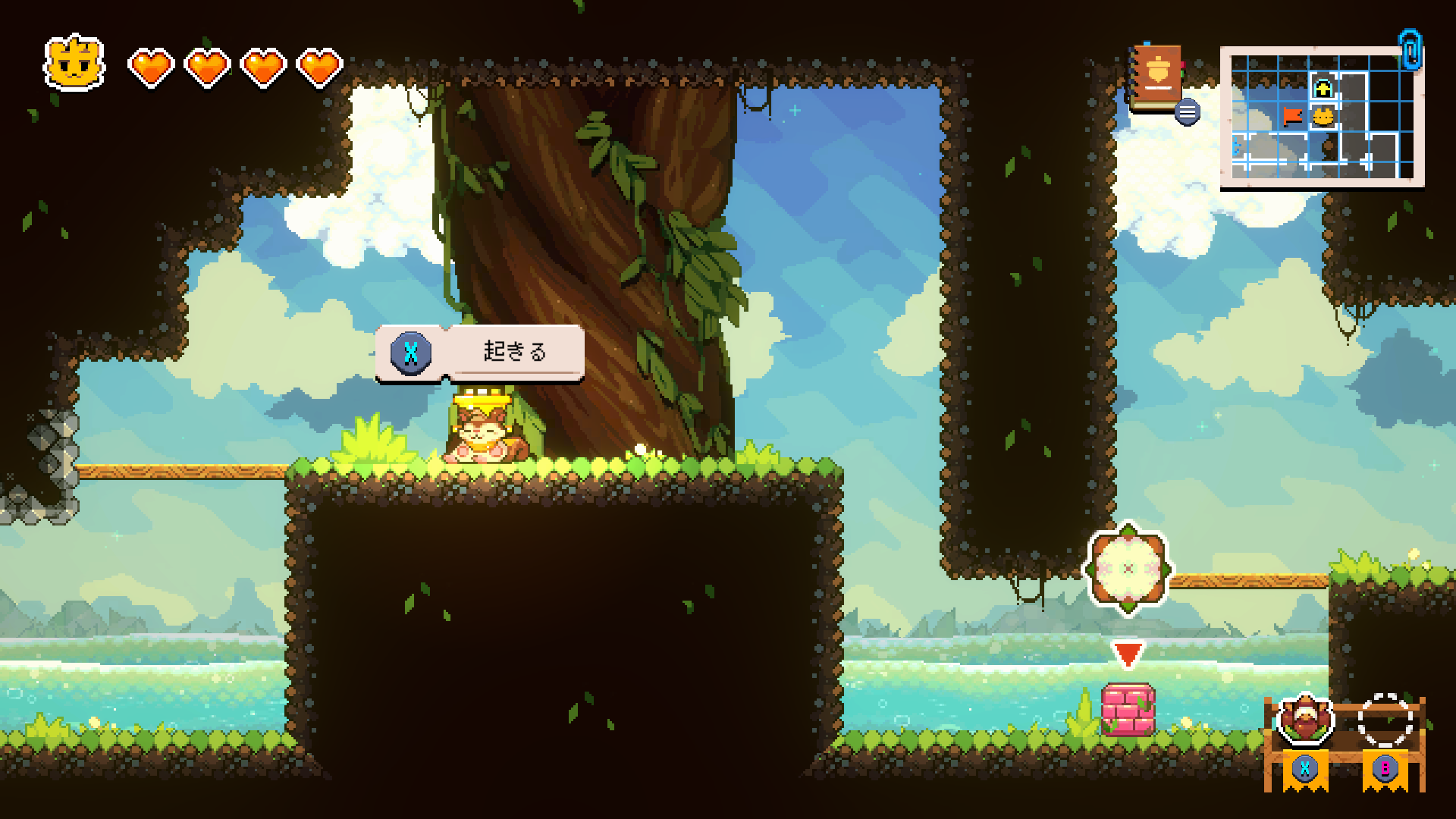The height and width of the screenshot is (819, 1456).
Task: Open the acorn journal book
Action: 1156,77
